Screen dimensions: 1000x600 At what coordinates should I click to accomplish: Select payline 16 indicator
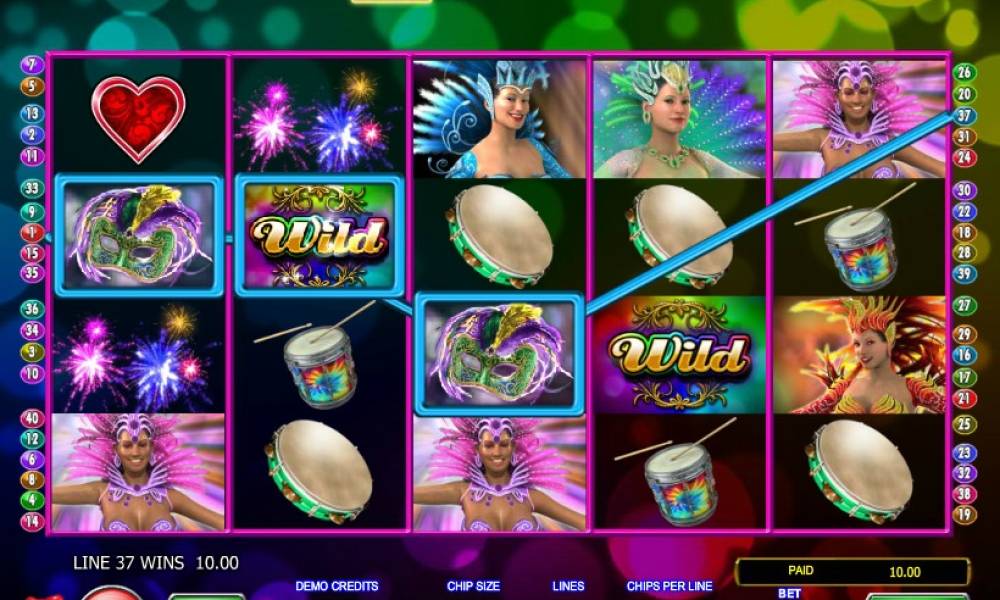click(964, 355)
